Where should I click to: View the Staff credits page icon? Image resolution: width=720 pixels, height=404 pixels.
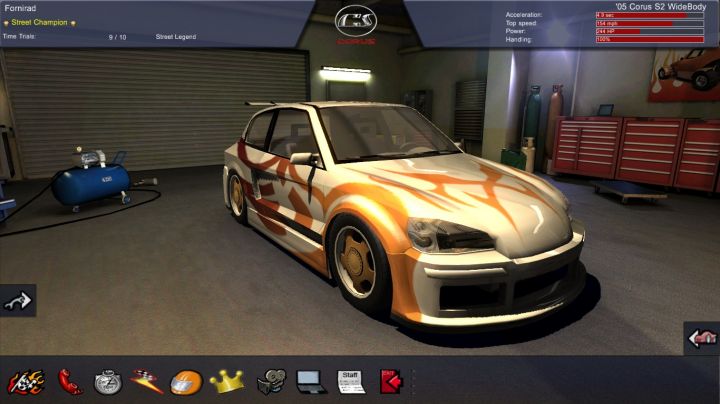click(x=350, y=381)
